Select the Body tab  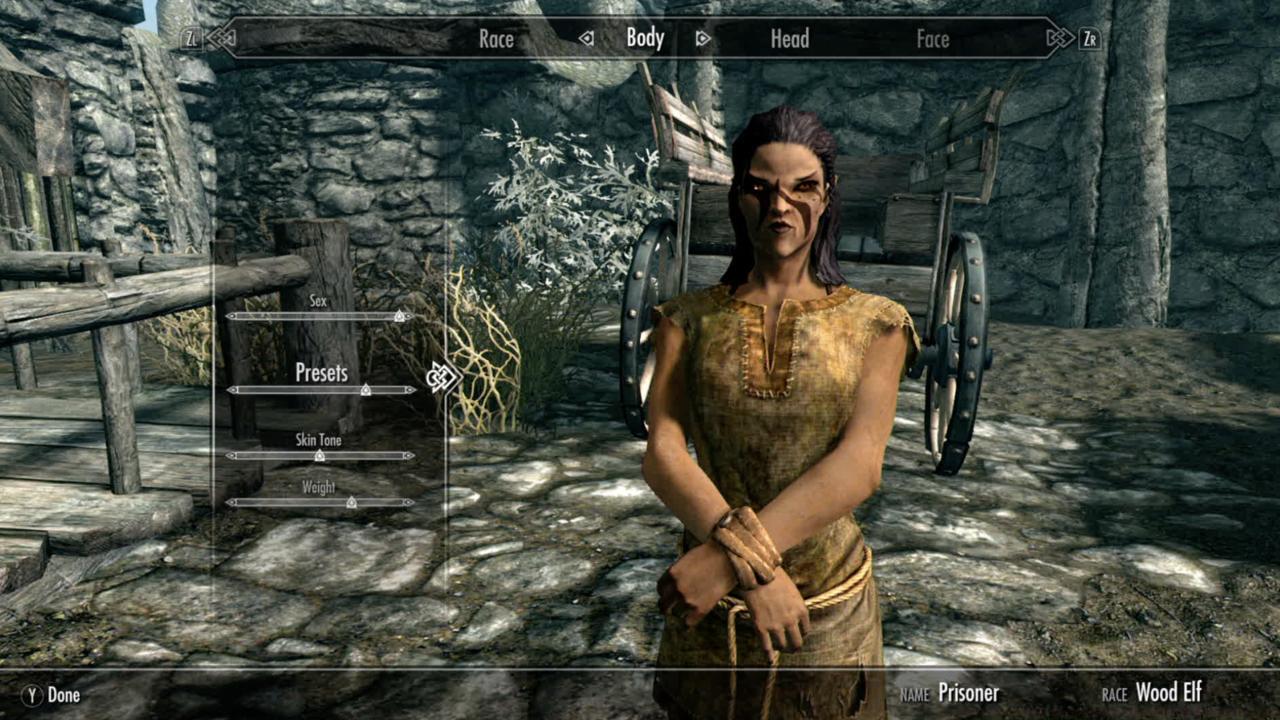[645, 38]
